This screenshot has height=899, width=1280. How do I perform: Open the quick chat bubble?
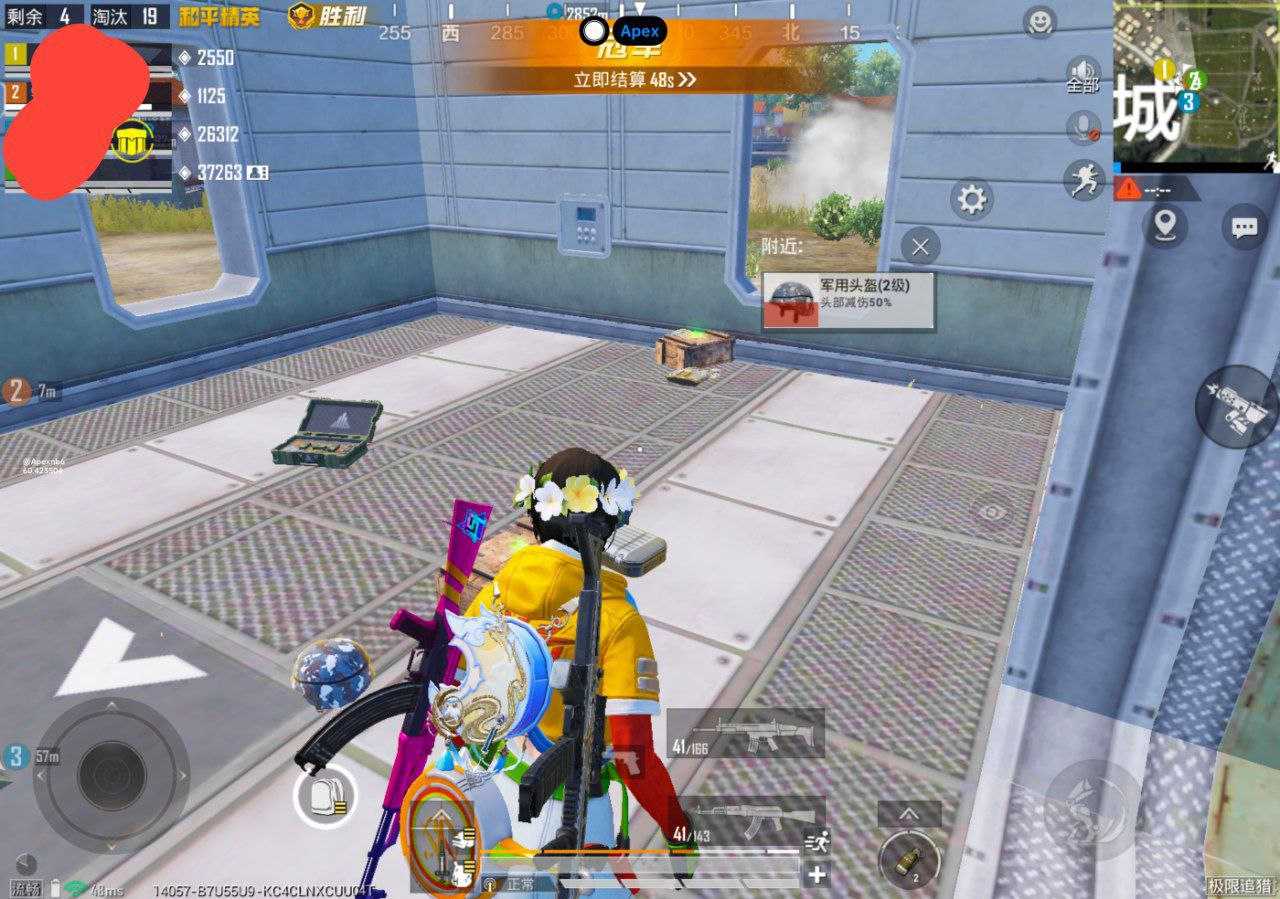pos(1244,227)
